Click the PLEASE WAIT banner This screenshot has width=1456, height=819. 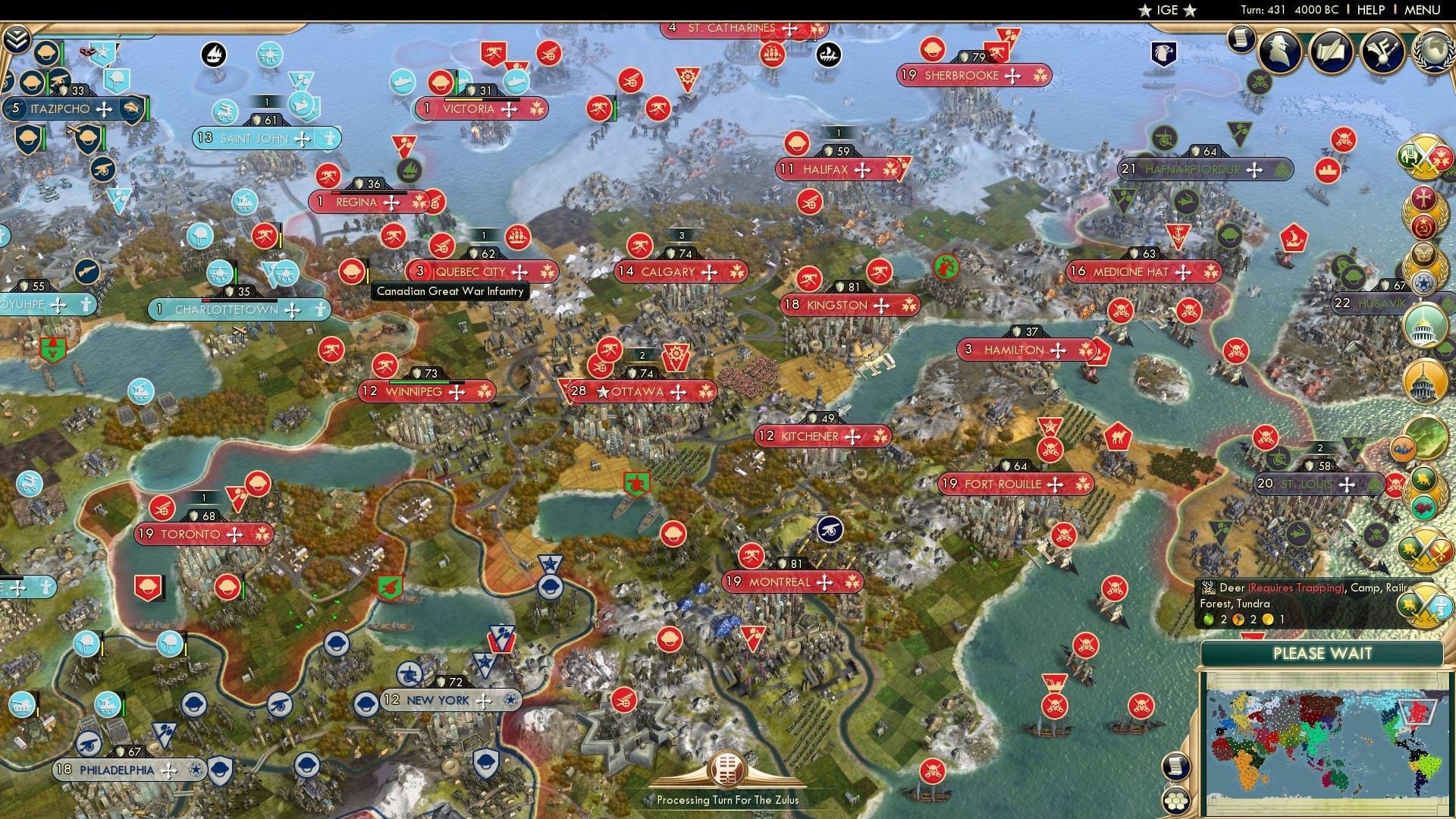coord(1324,654)
